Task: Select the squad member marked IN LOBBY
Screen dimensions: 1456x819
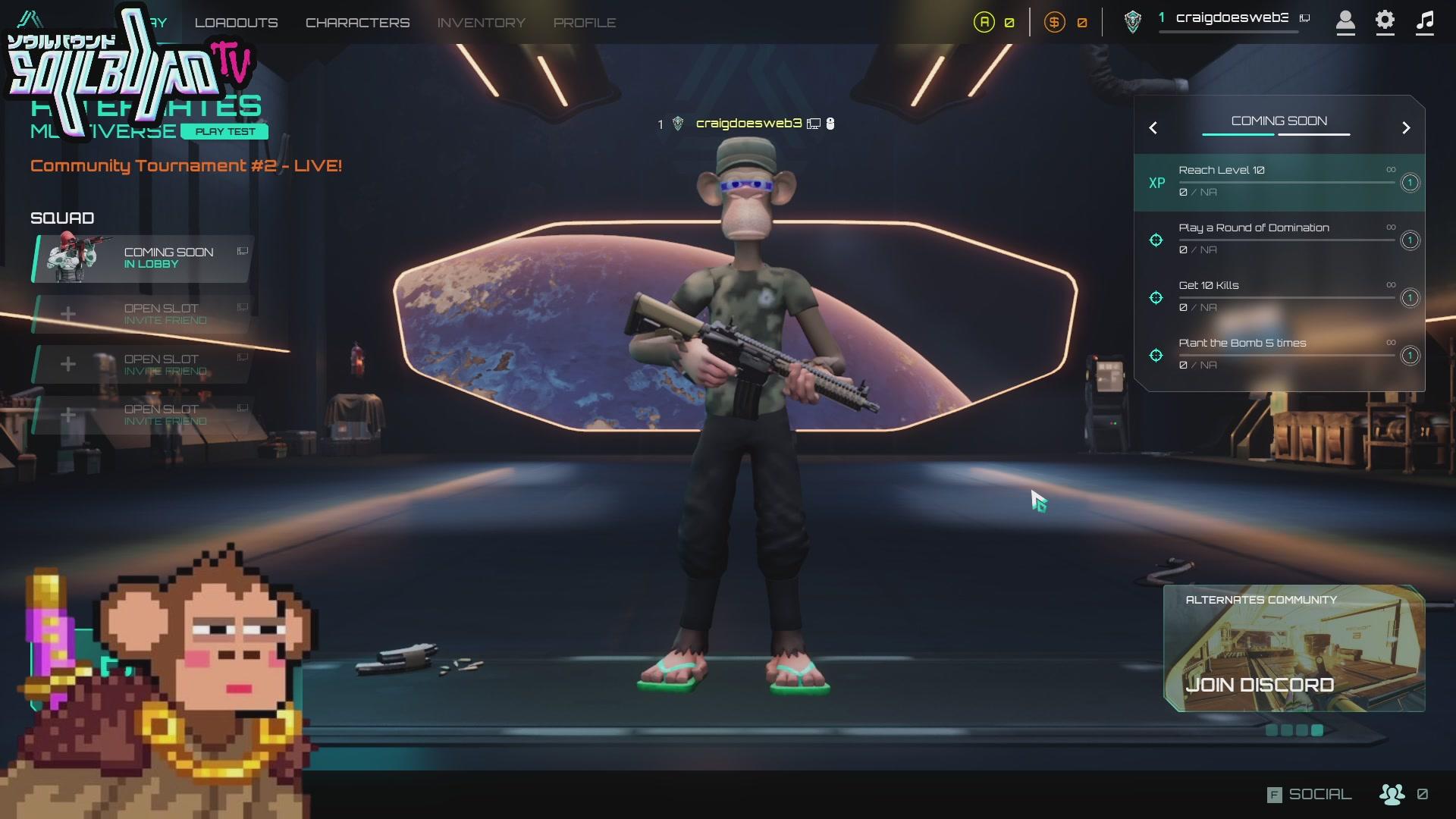Action: [140, 259]
